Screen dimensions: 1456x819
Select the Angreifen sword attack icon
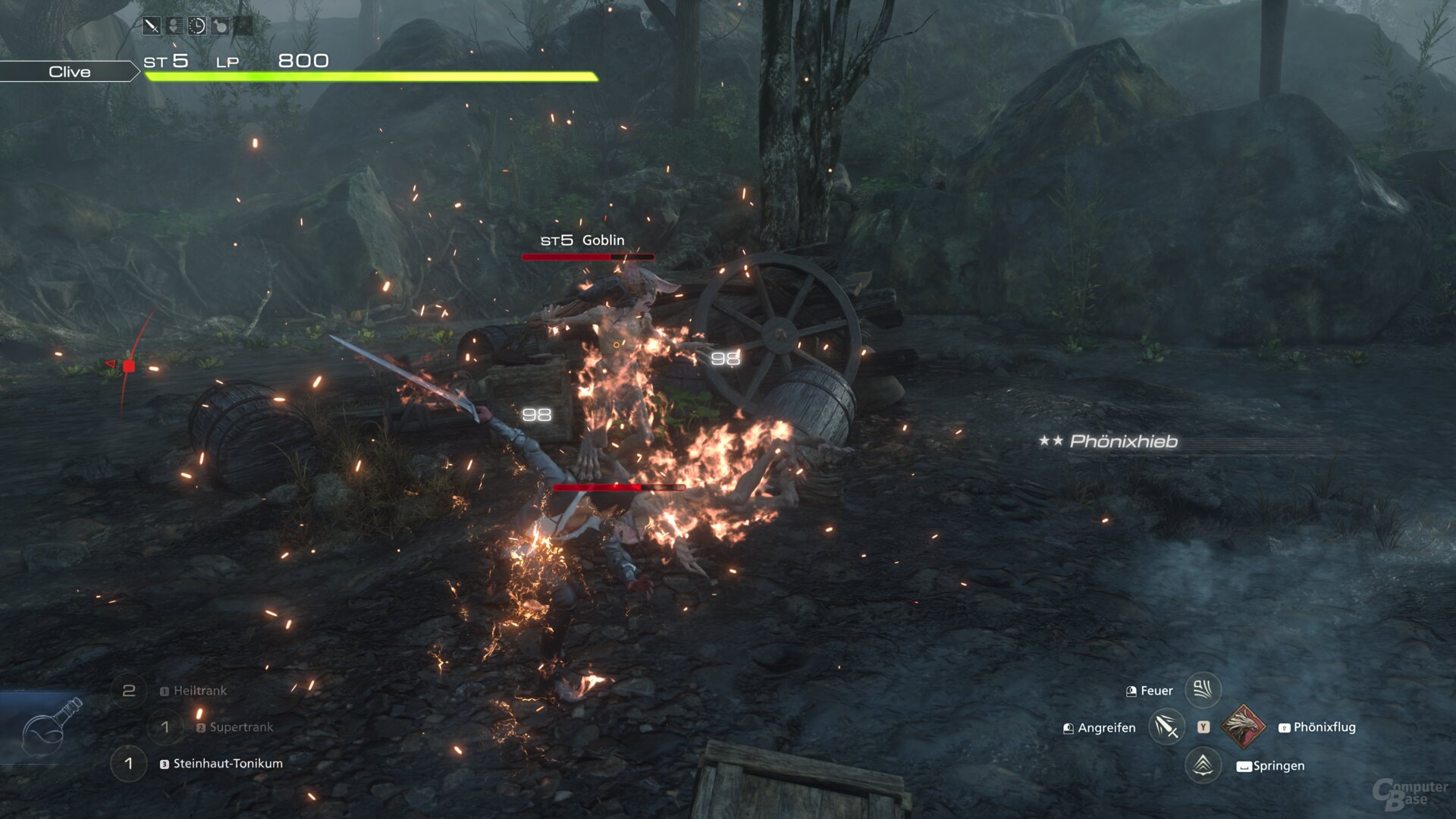point(1166,727)
